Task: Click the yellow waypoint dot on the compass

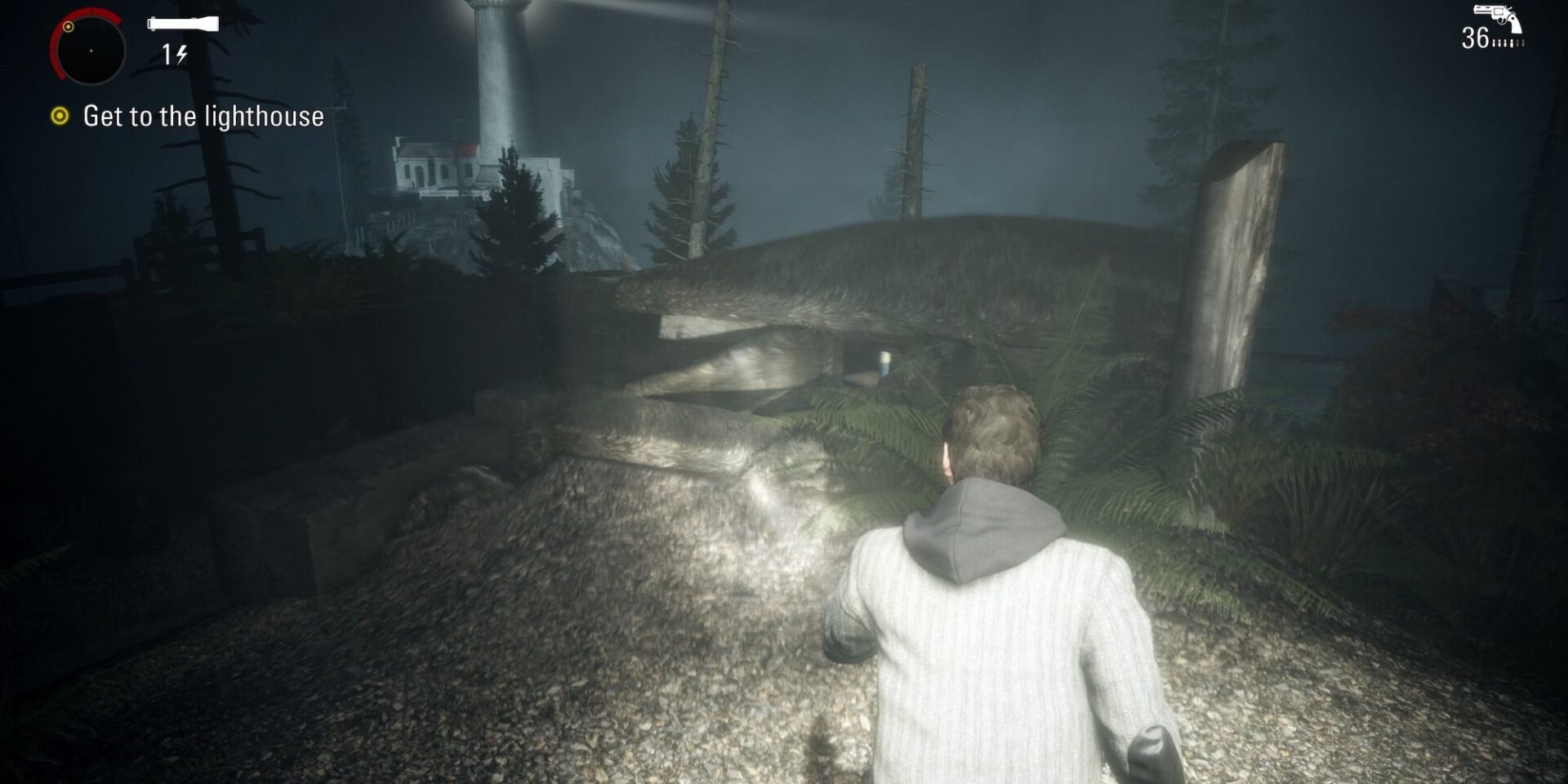Action: click(69, 26)
